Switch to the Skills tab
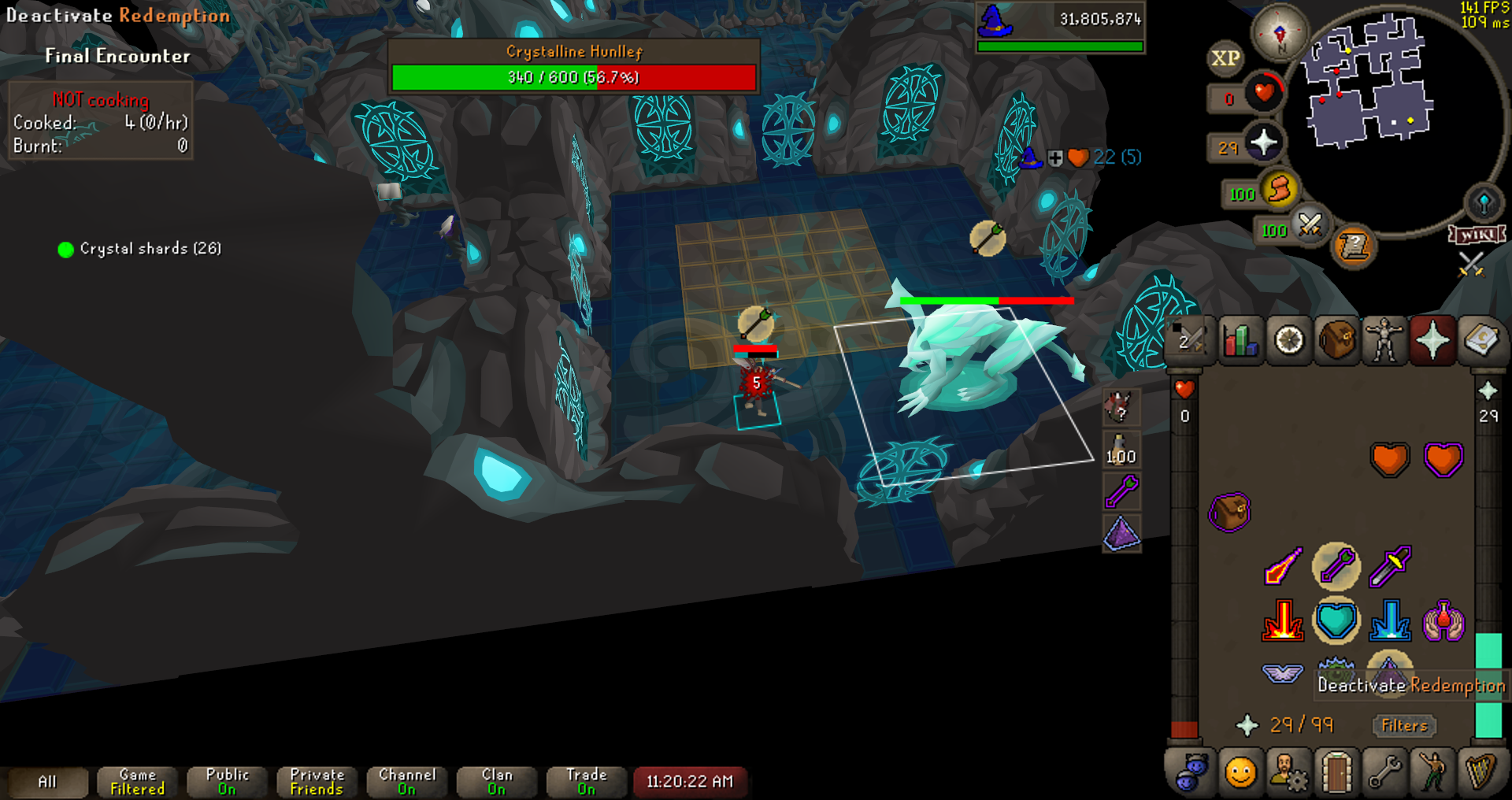 tap(1240, 341)
